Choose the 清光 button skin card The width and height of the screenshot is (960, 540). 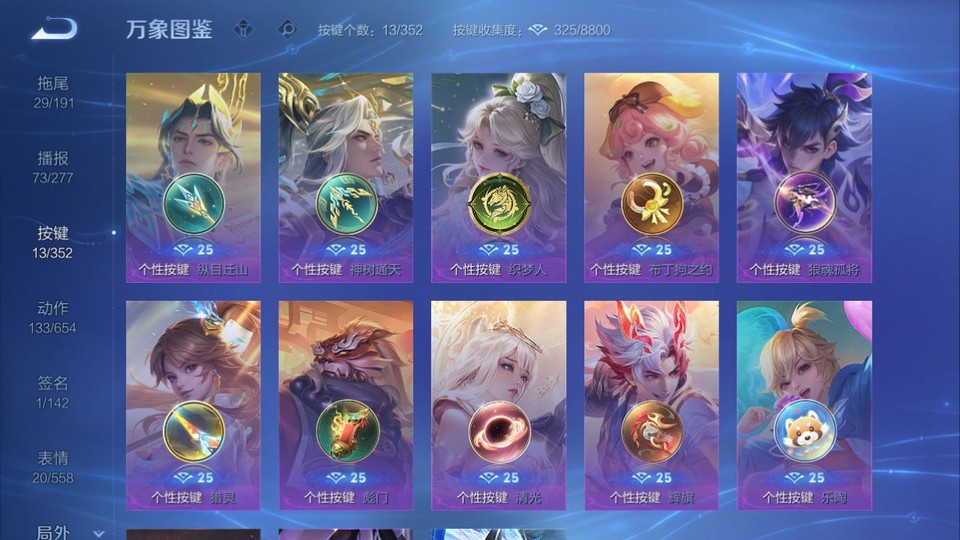(498, 405)
